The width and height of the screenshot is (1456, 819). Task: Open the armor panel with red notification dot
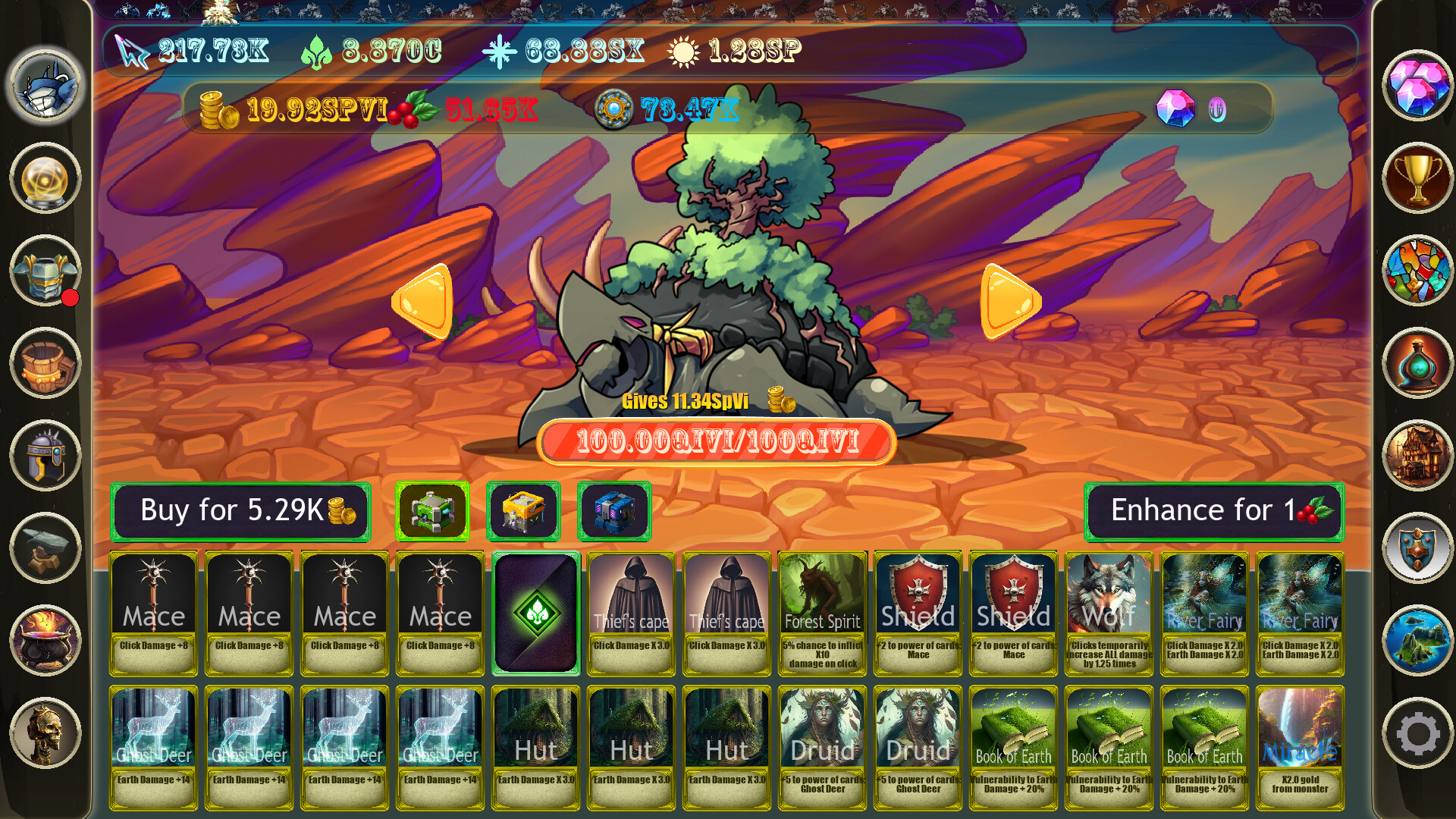point(43,271)
